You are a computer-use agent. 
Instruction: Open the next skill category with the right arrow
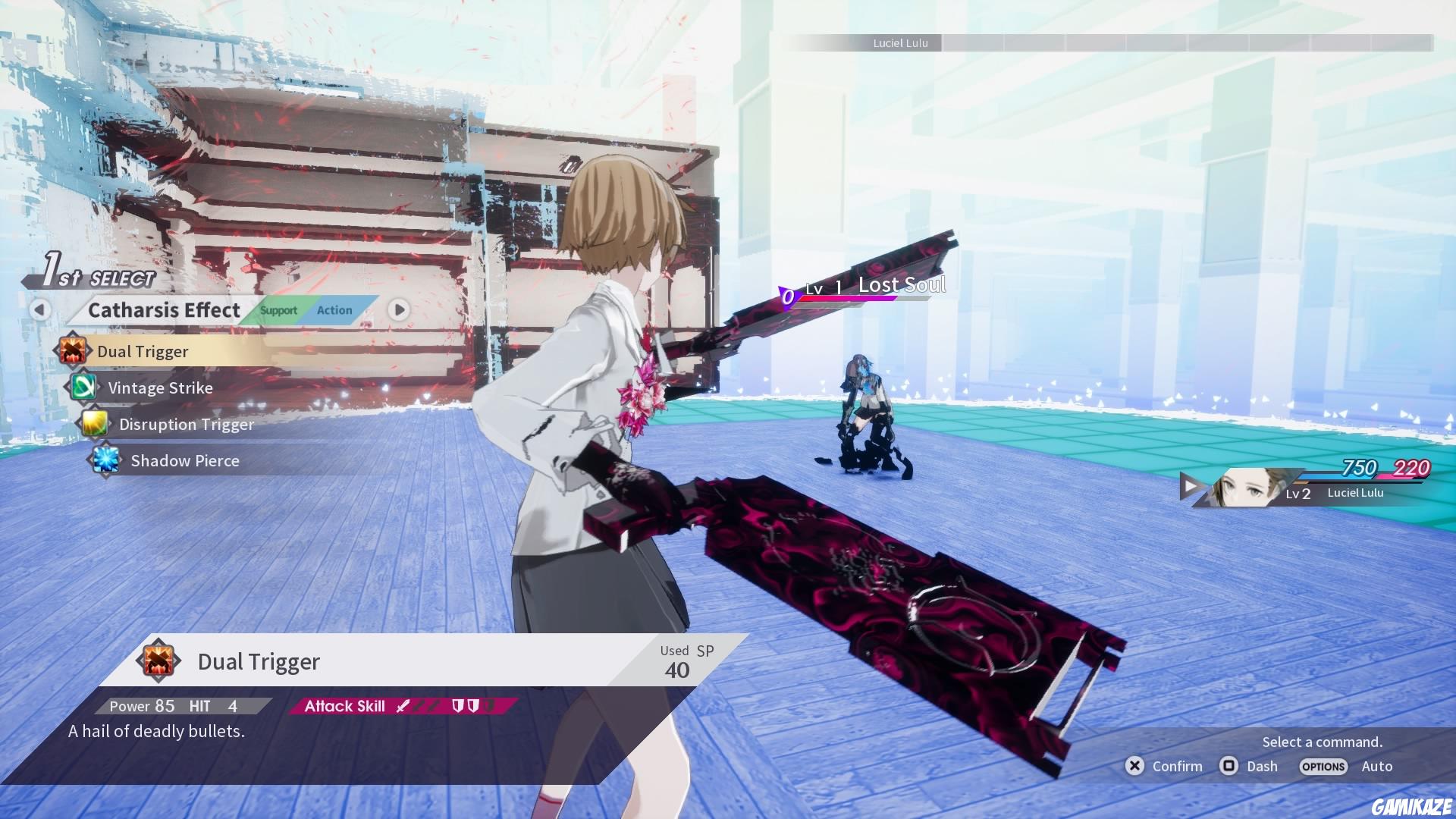[x=400, y=310]
